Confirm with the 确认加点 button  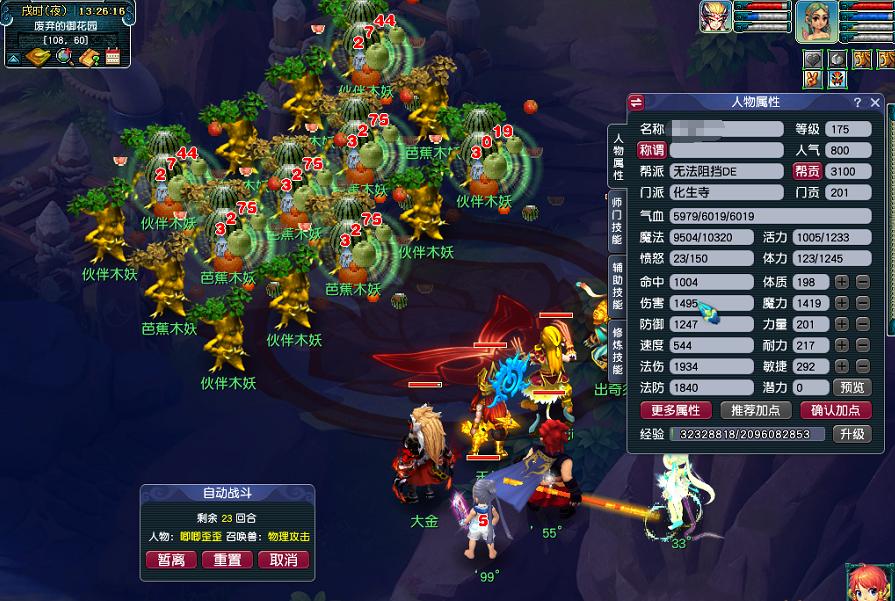(835, 410)
